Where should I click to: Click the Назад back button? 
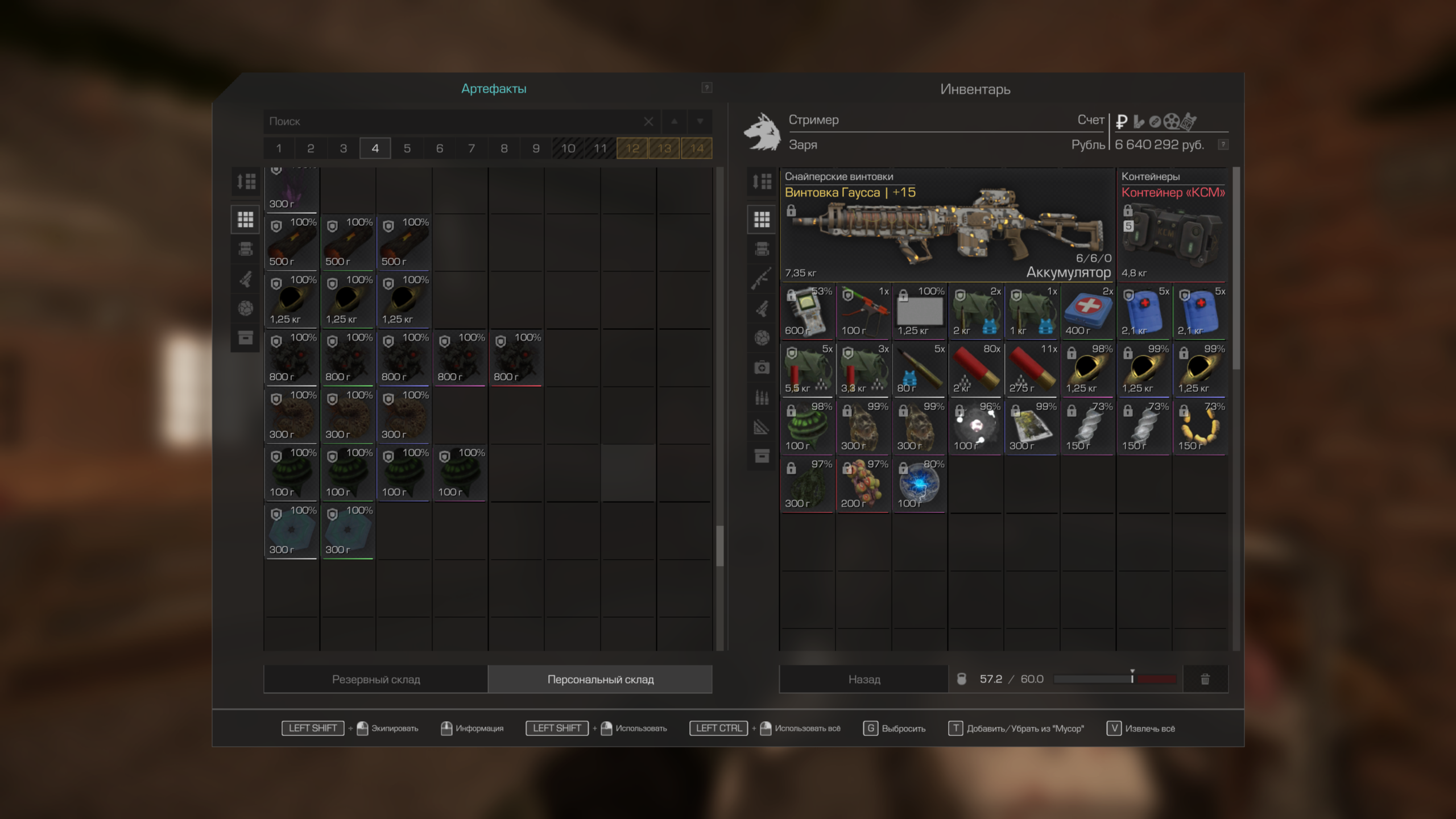(x=864, y=679)
